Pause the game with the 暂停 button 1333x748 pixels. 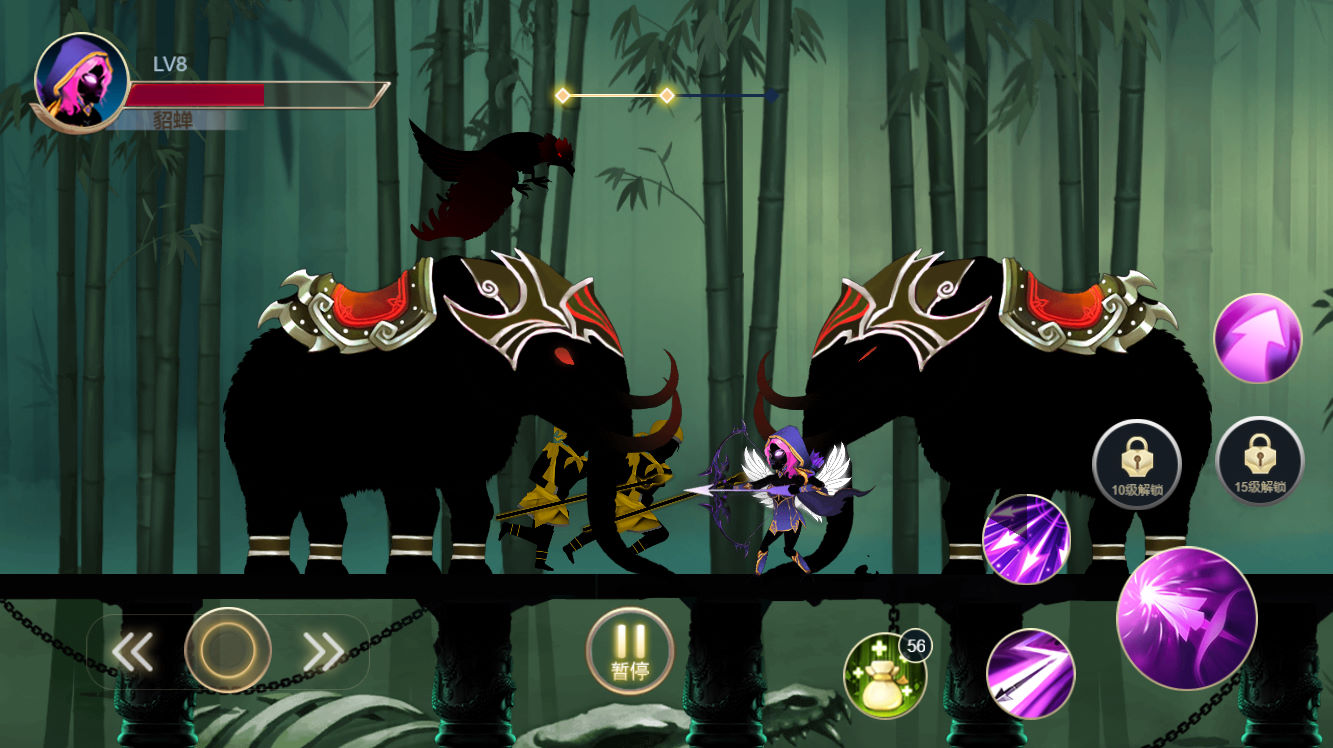[630, 651]
